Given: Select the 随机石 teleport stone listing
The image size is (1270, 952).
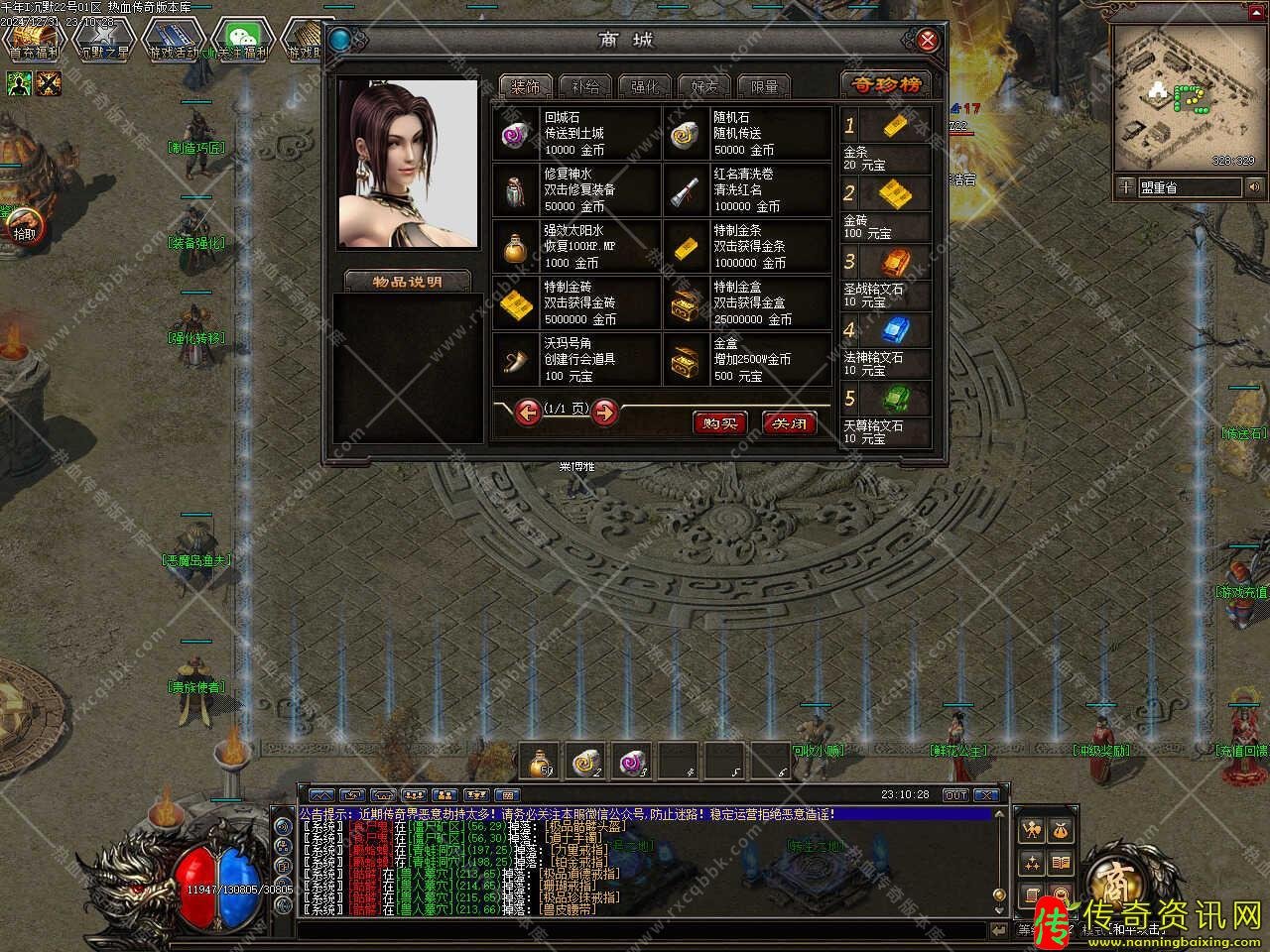Looking at the screenshot, I should point(747,134).
